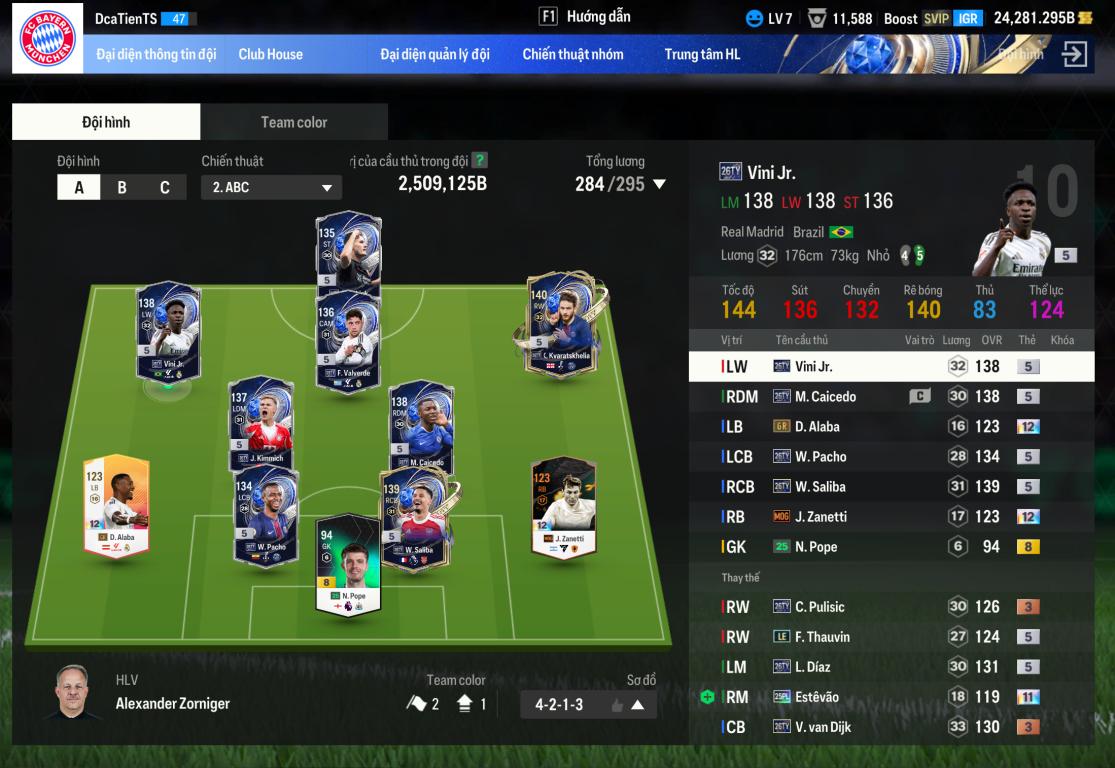
Task: Click the exit icon in the top right
Action: tap(1074, 54)
